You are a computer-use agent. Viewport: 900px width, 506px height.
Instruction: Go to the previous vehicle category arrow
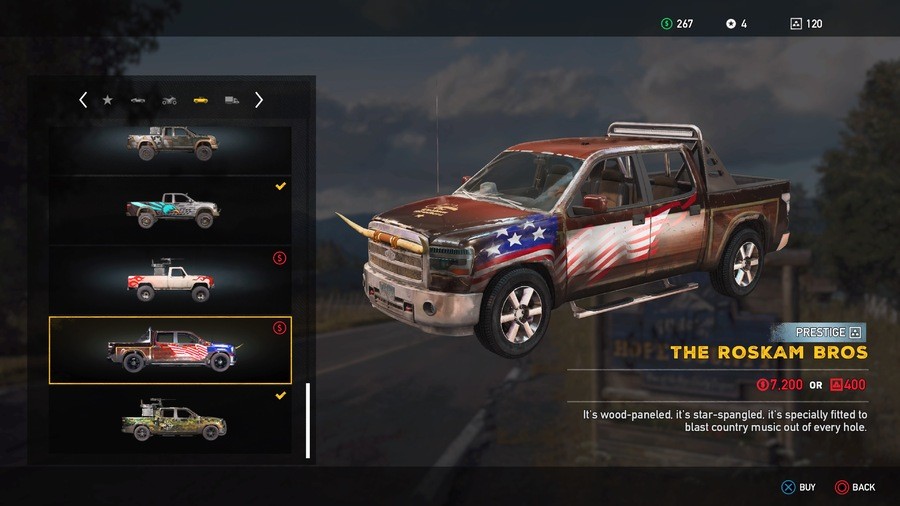click(83, 100)
